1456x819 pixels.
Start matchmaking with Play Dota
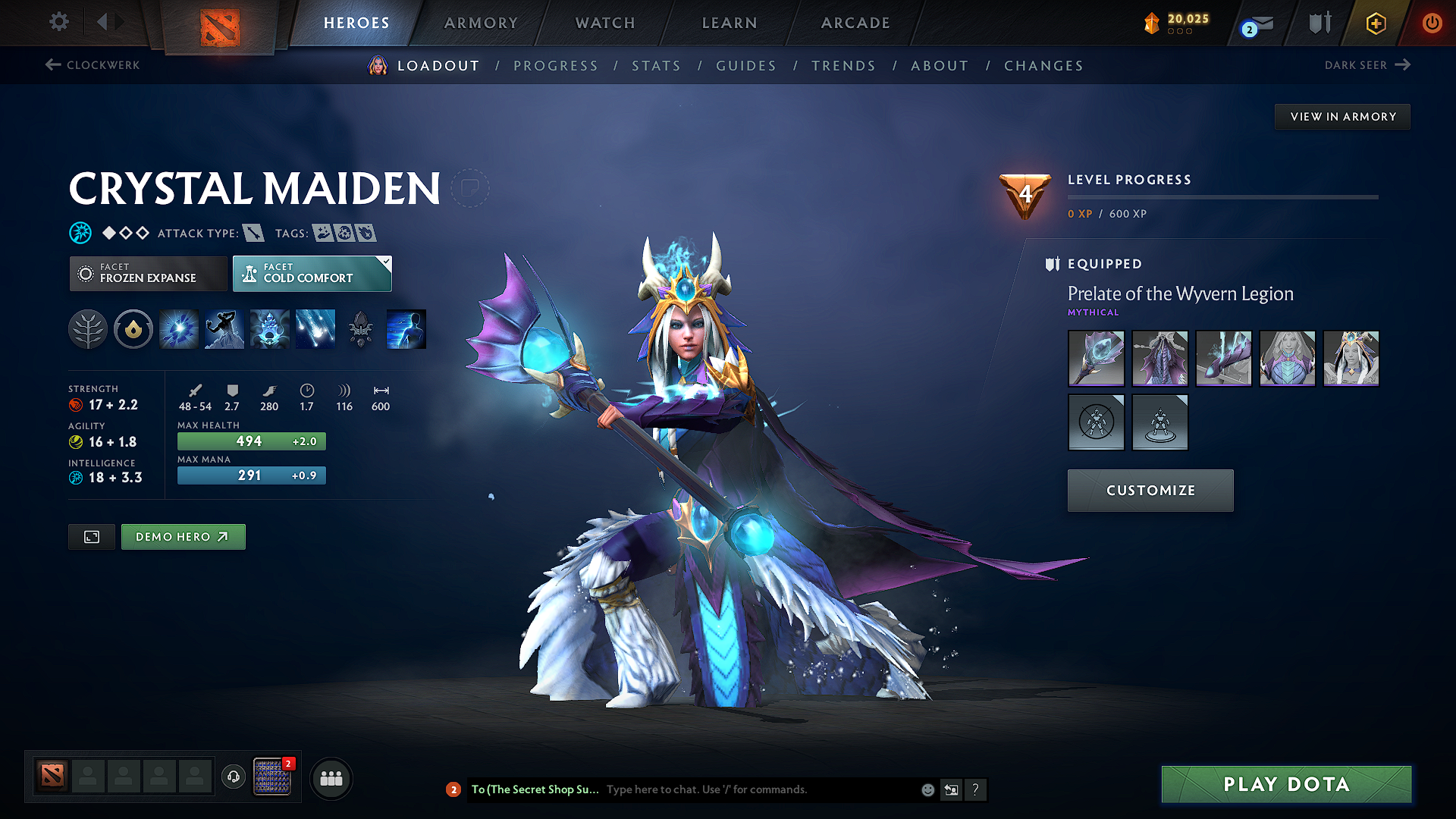[1286, 784]
